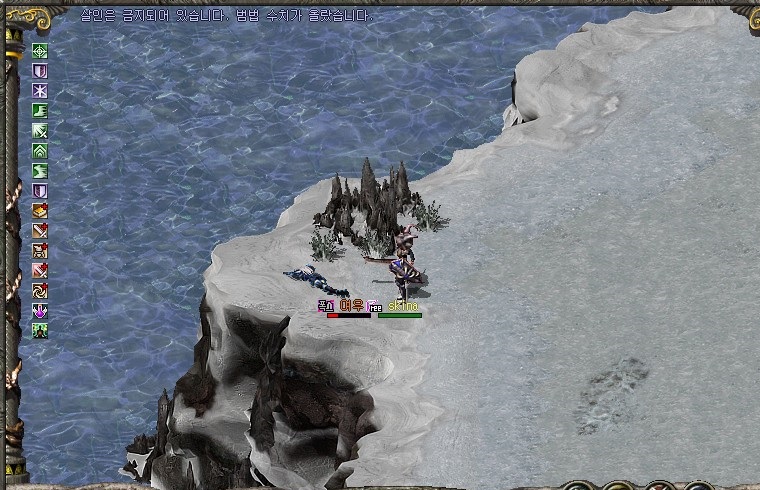760x490 pixels.
Task: Click the purple asterisk star buff icon
Action: coord(40,91)
